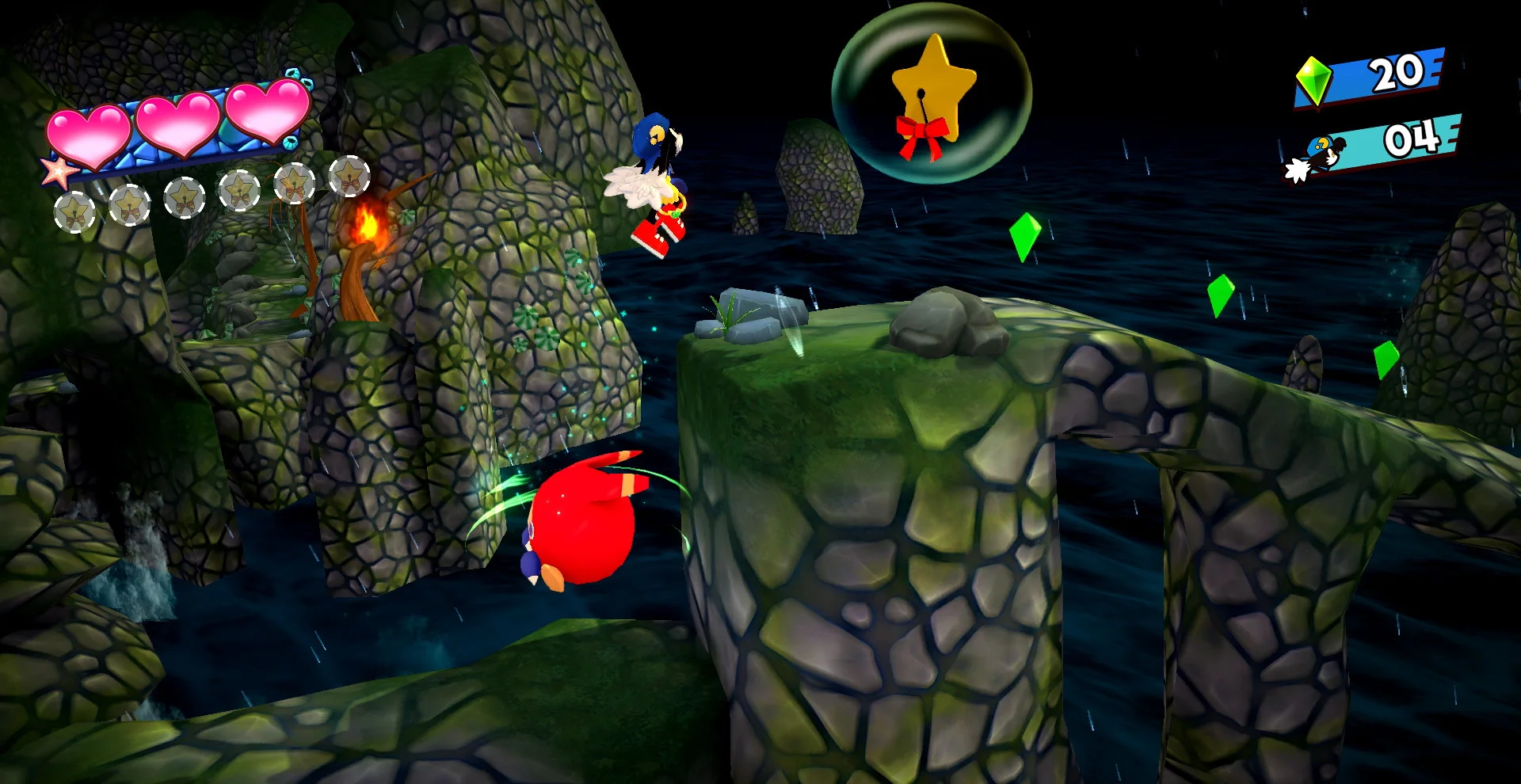Click the pink star beside the hearts
The image size is (1521, 784).
59,172
